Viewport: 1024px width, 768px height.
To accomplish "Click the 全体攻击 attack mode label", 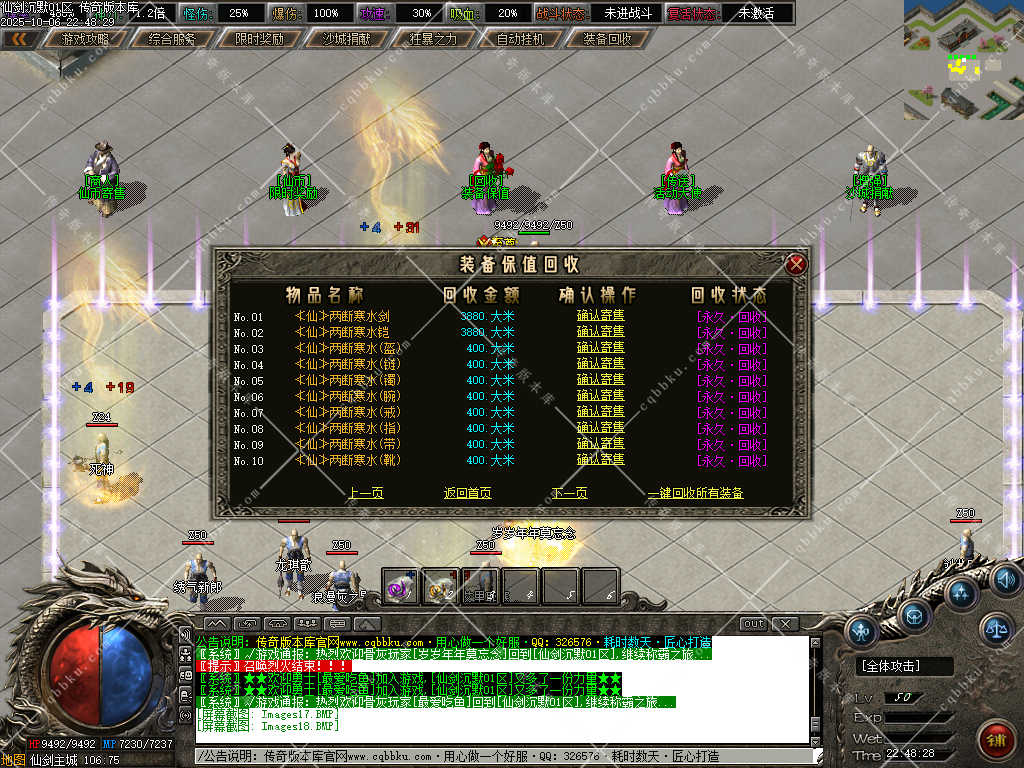I will [891, 666].
